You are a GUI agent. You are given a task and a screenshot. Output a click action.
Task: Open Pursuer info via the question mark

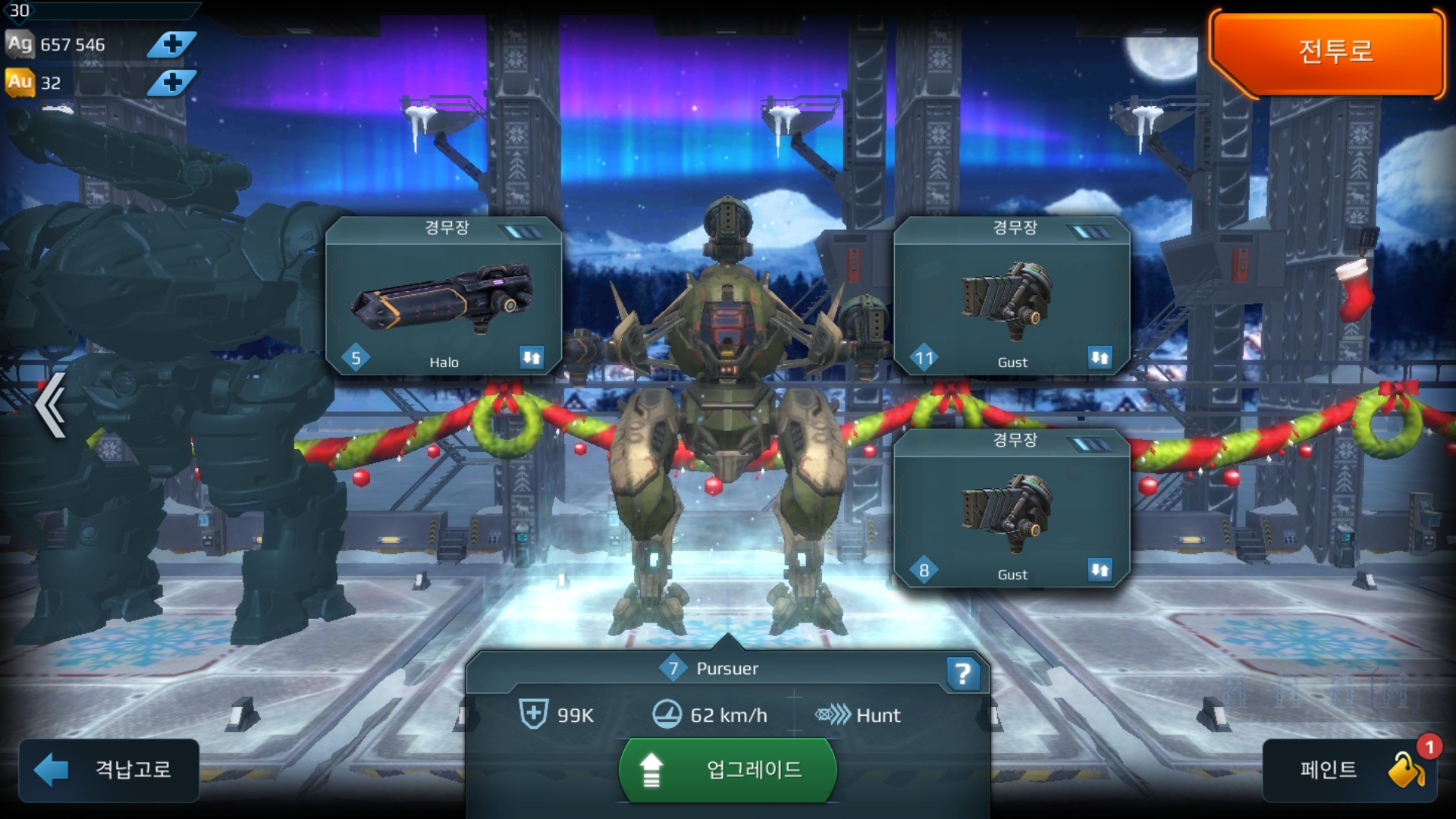pos(962,673)
